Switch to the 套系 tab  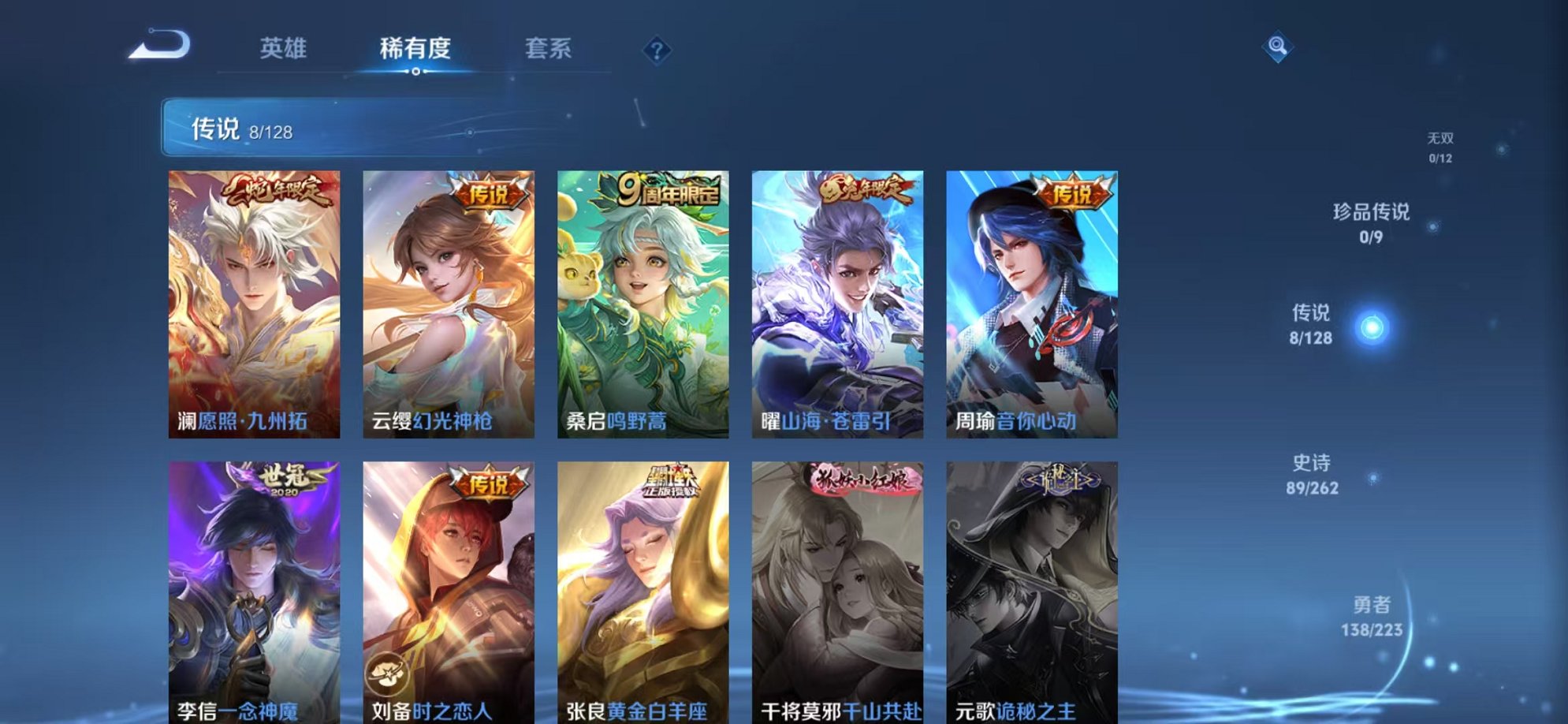(549, 49)
